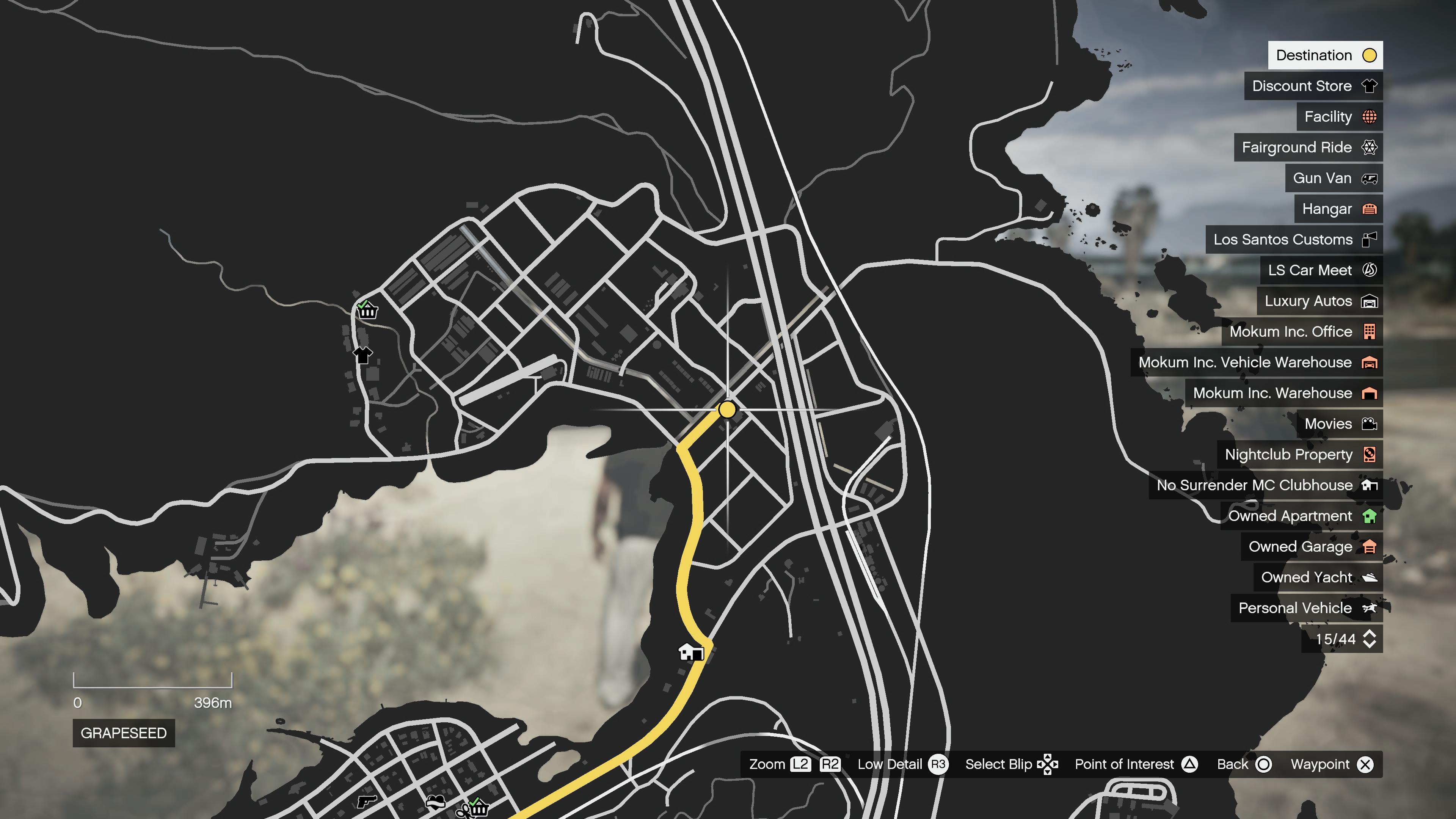Click the yellow destination marker on map
The height and width of the screenshot is (819, 1456).
(x=728, y=409)
